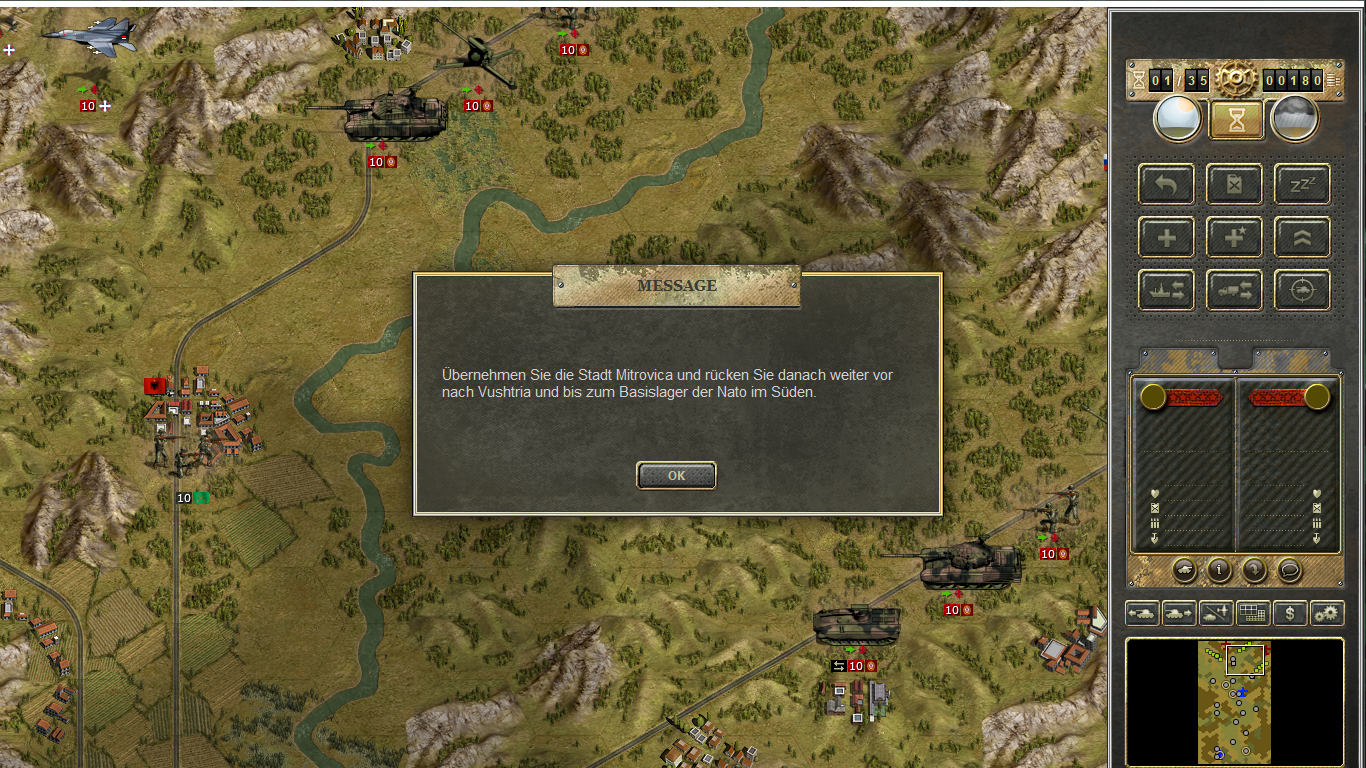Viewport: 1366px width, 768px height.
Task: Open the gears settings menu
Action: (x=1327, y=613)
